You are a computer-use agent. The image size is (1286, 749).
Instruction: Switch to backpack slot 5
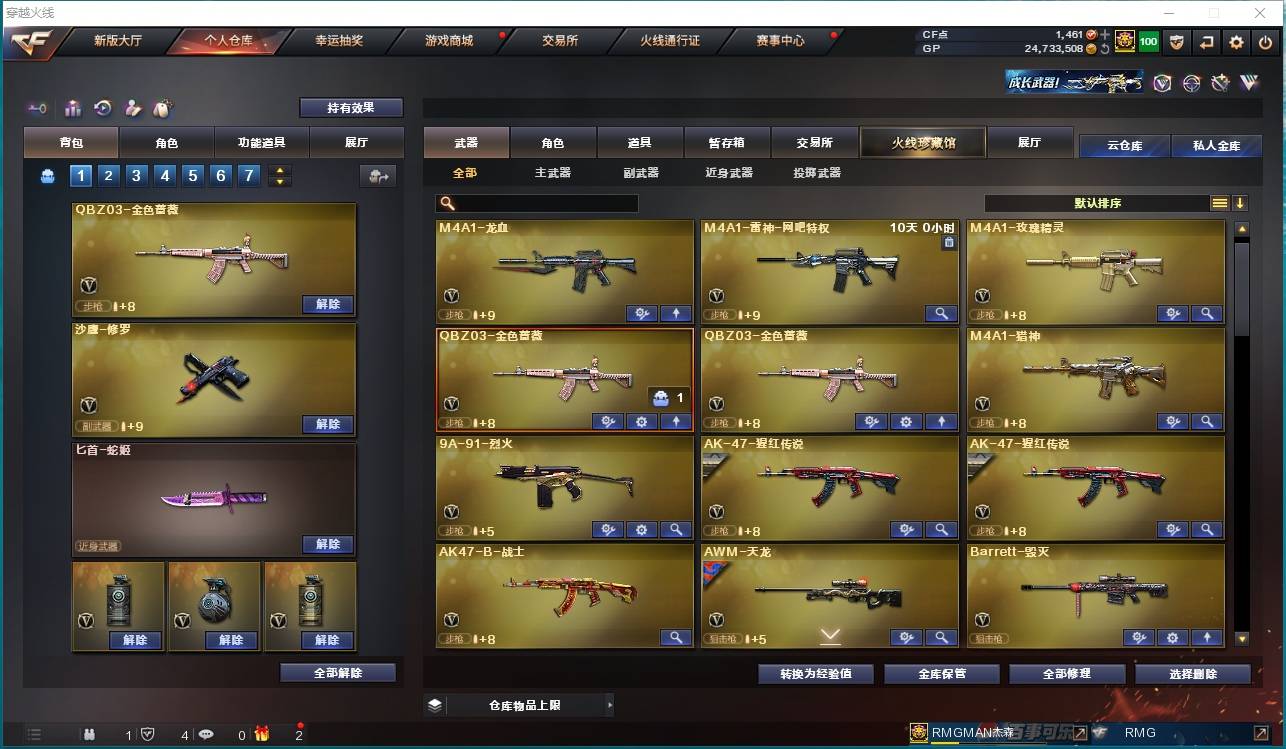click(x=191, y=175)
